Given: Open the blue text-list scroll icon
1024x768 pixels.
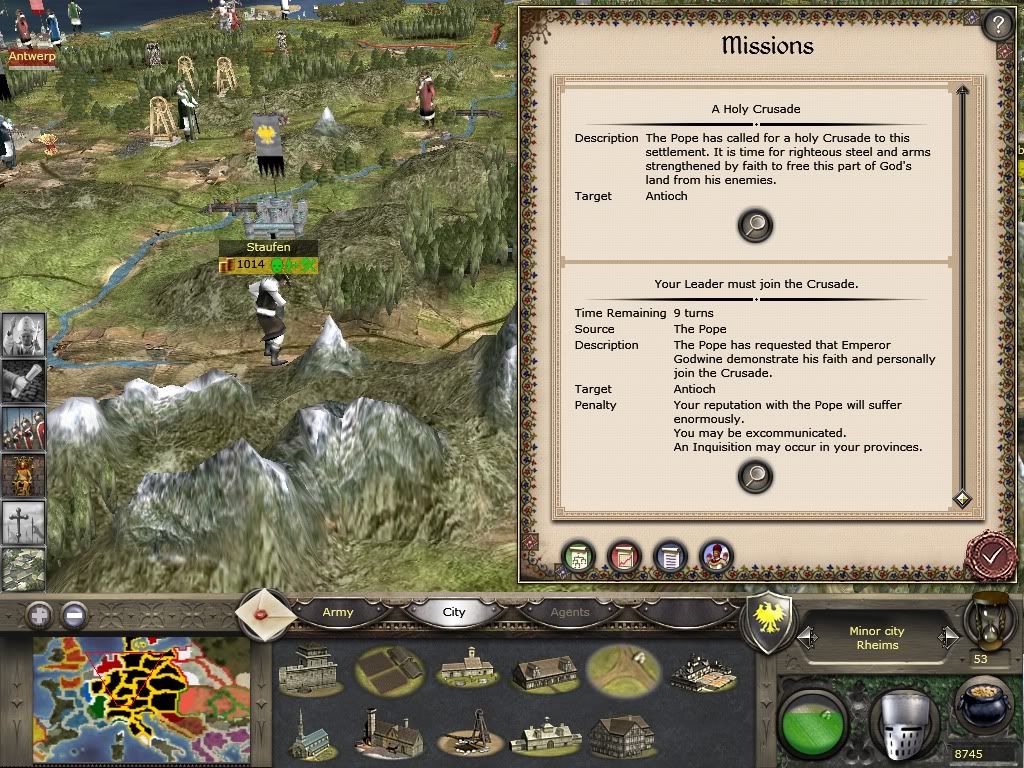Looking at the screenshot, I should pos(670,556).
